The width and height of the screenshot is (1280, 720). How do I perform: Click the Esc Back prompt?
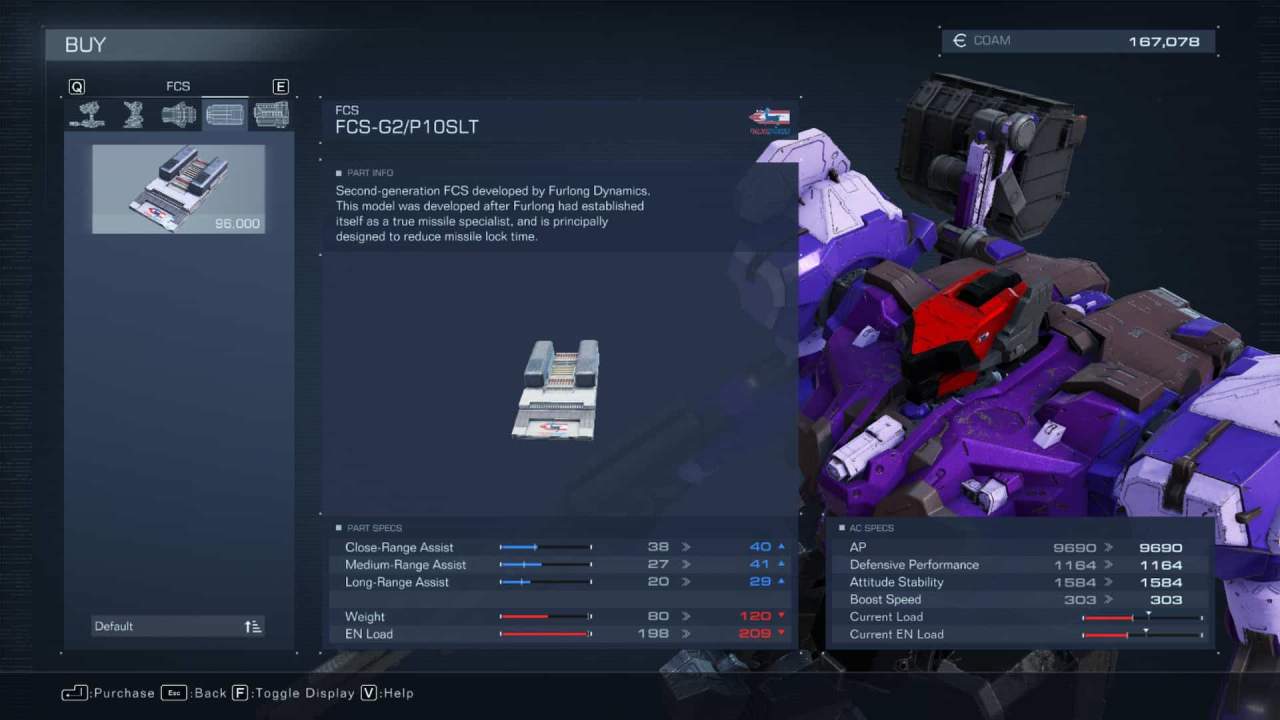(x=196, y=692)
